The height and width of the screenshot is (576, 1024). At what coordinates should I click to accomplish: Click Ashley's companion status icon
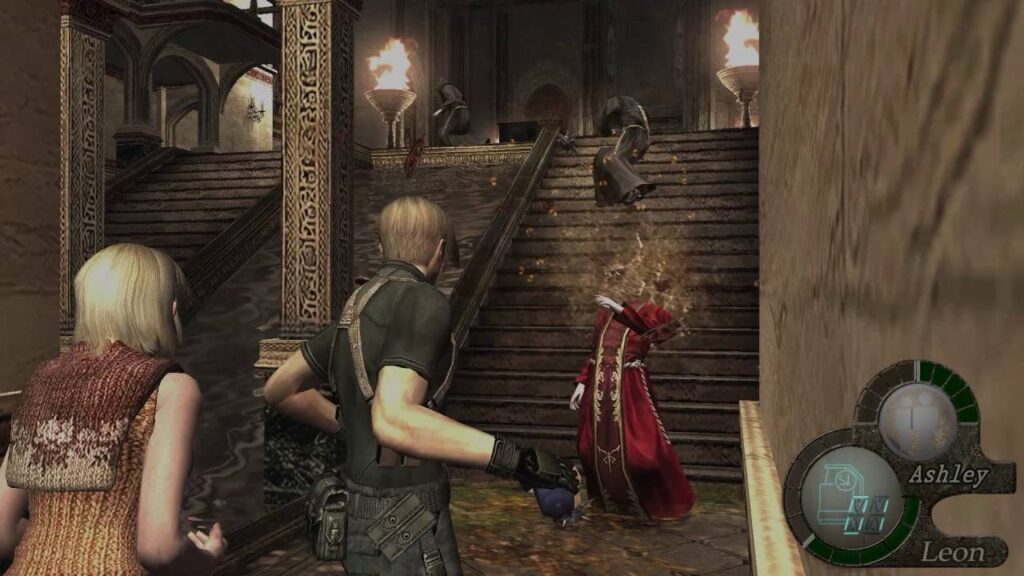pos(916,420)
